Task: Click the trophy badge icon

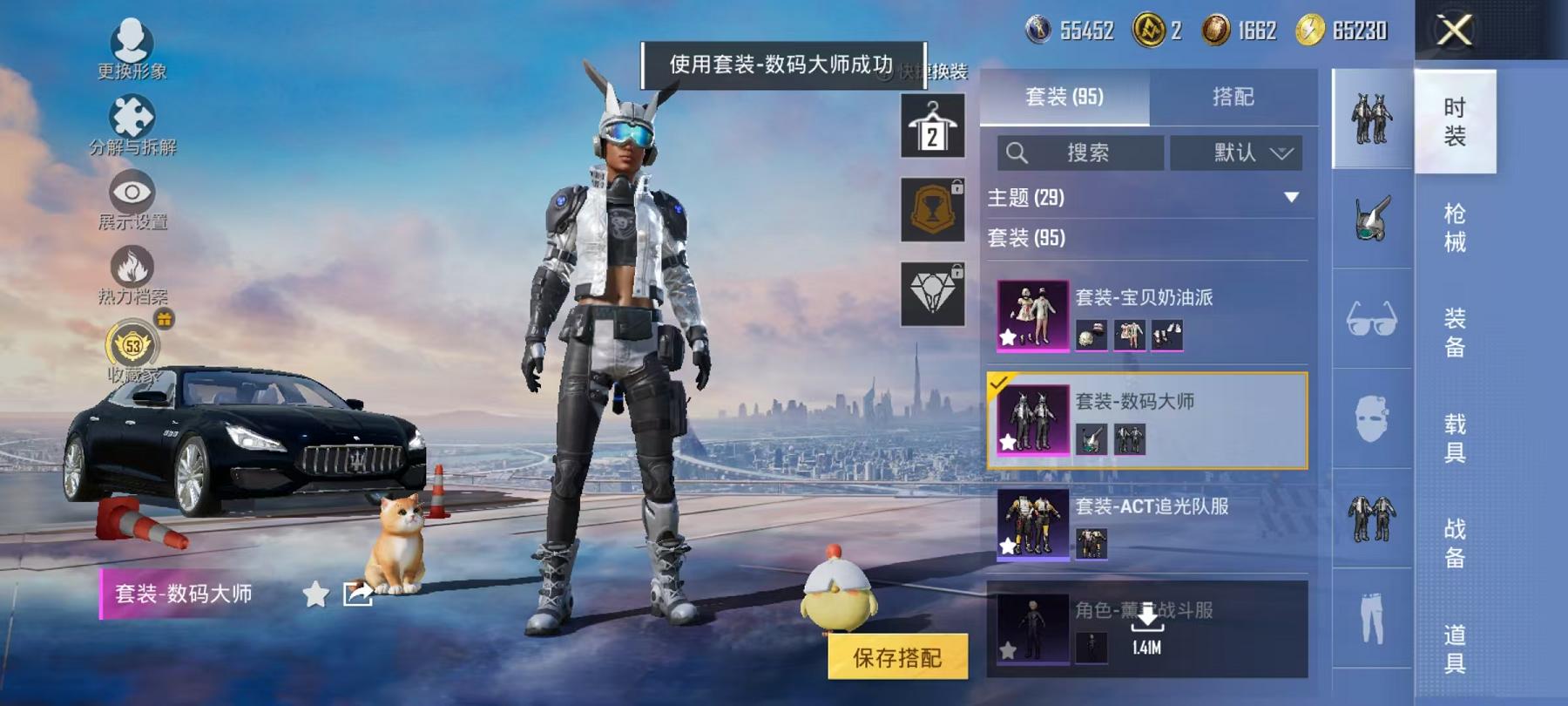Action: tap(932, 209)
